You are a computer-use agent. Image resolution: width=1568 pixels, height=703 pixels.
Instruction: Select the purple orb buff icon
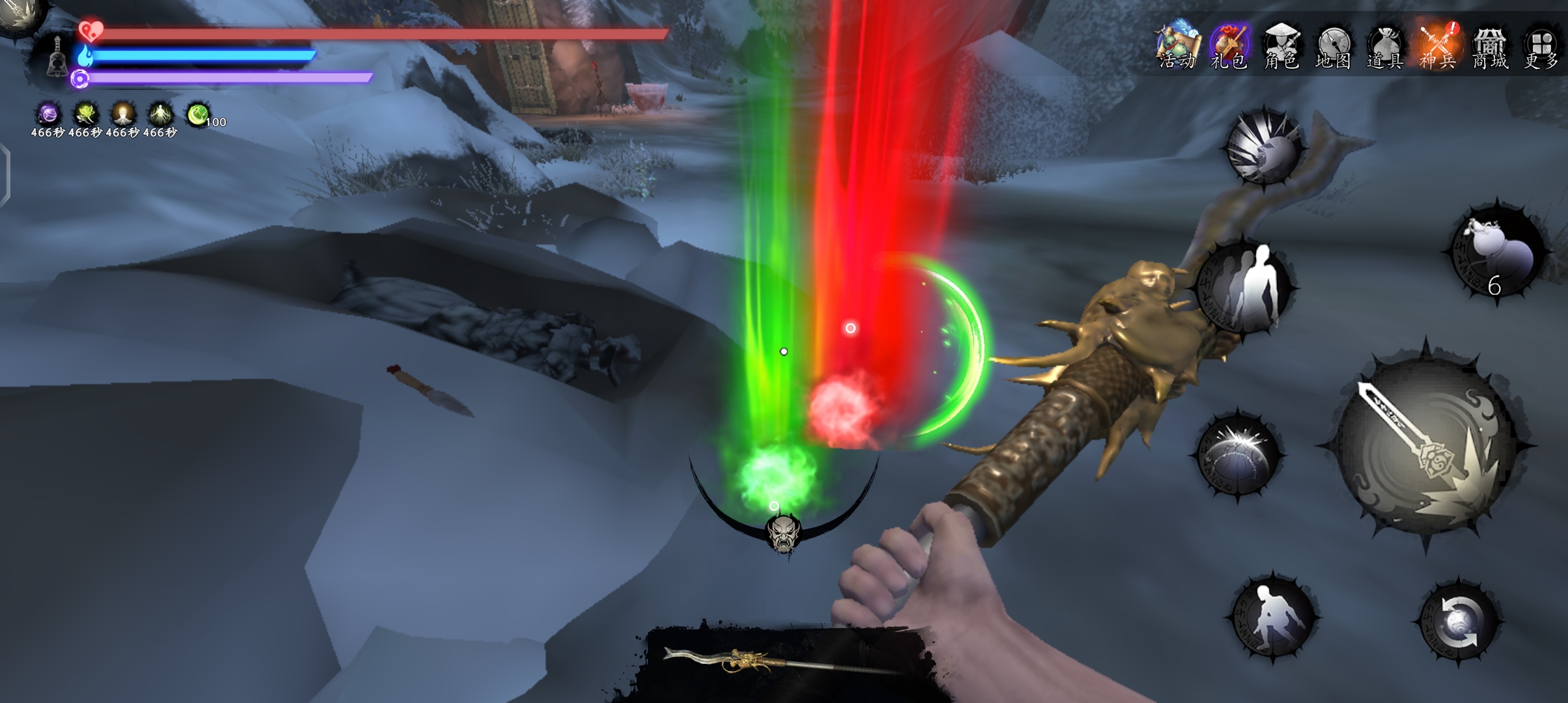tap(48, 115)
